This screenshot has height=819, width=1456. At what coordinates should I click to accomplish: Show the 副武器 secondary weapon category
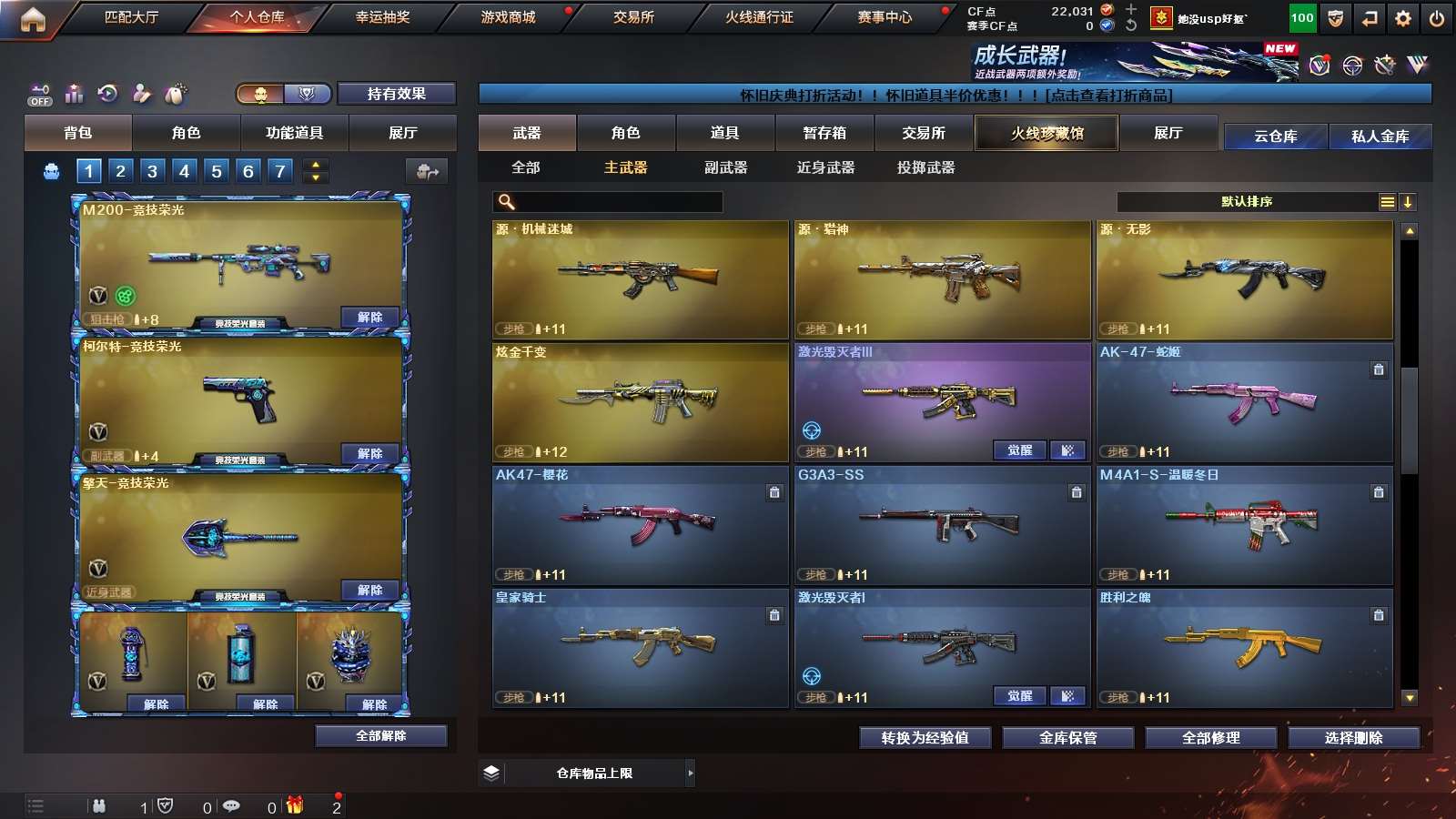click(x=725, y=167)
